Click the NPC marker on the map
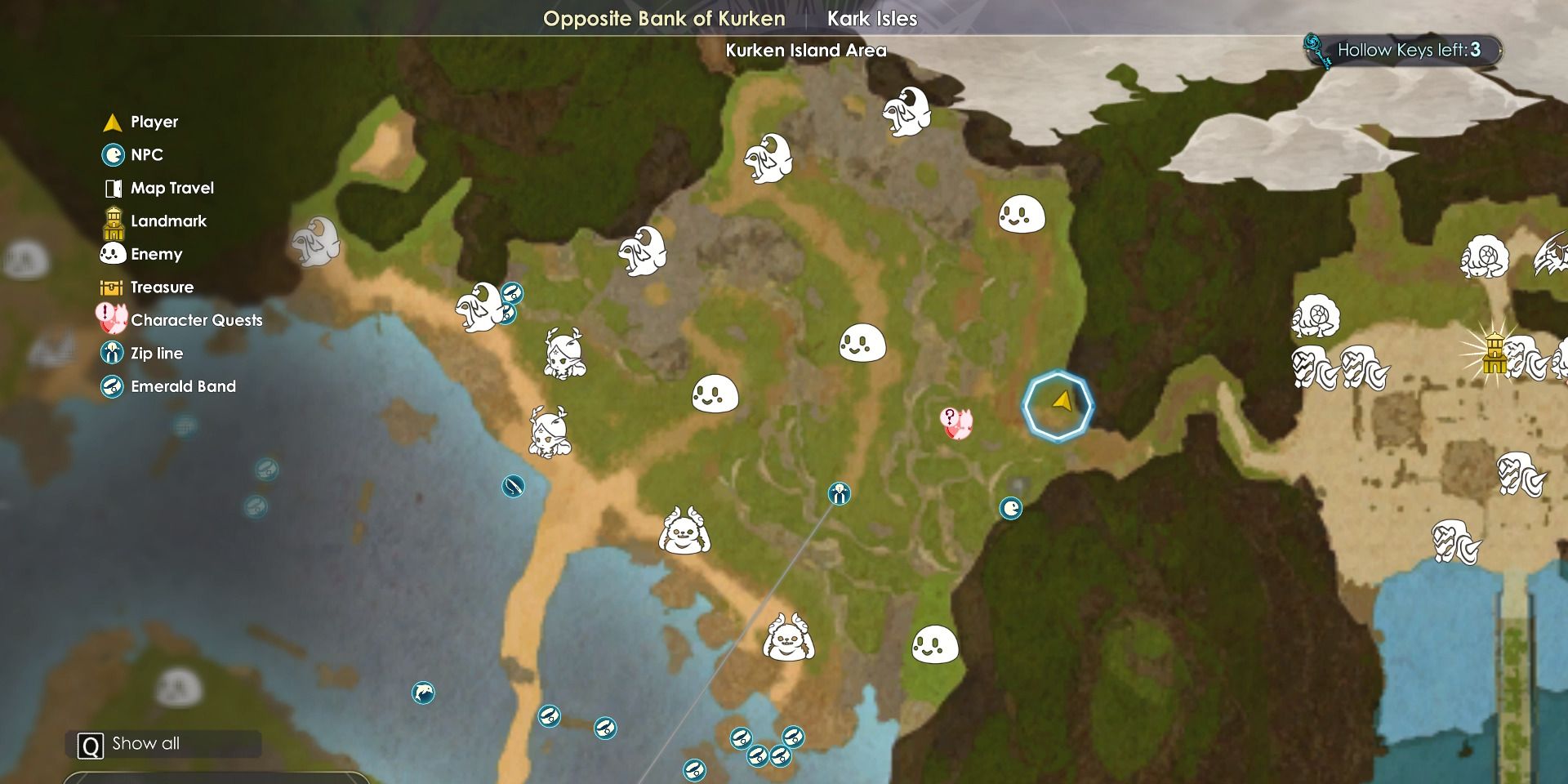The image size is (1568, 784). tap(1011, 509)
